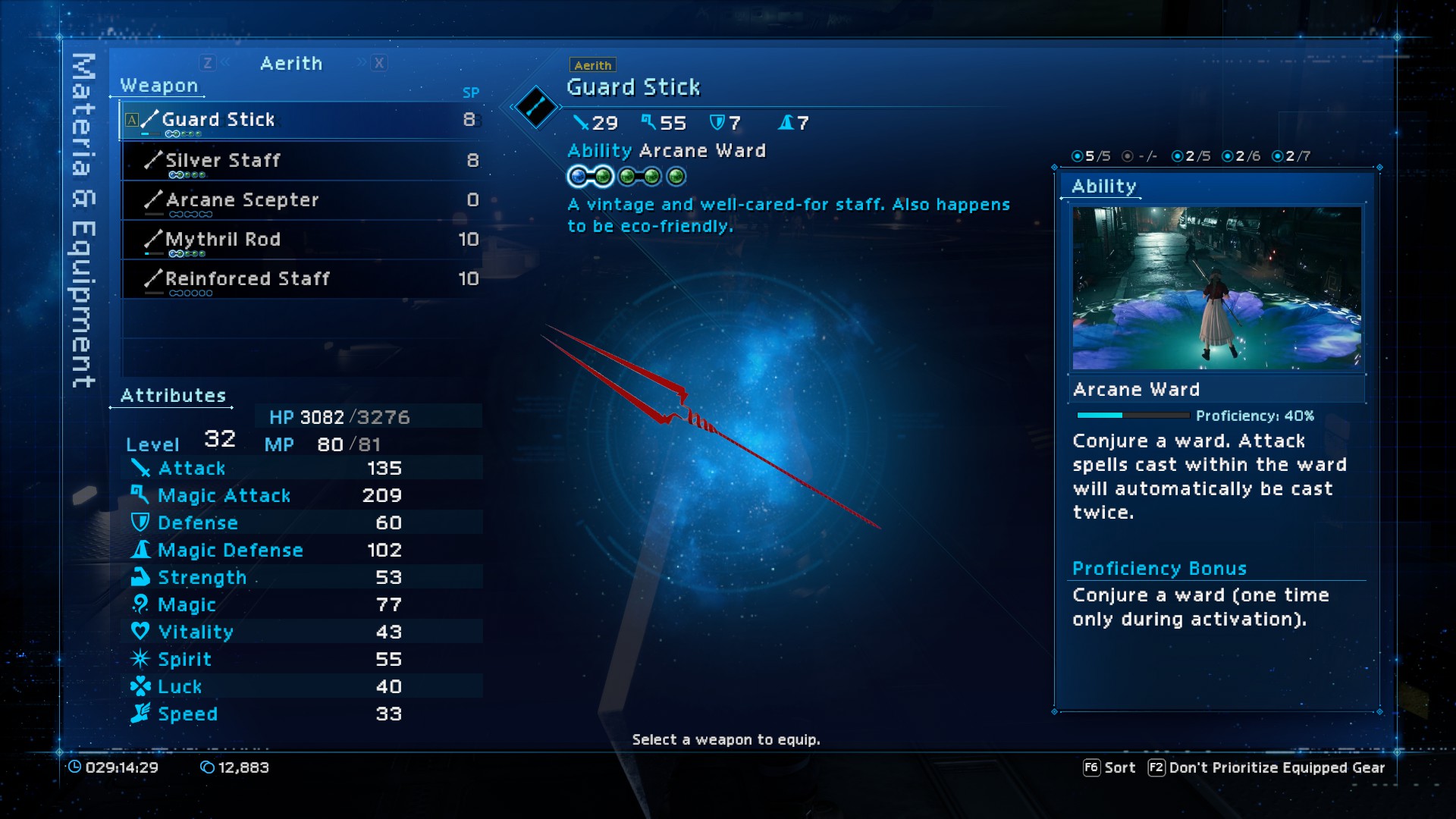Image resolution: width=1456 pixels, height=819 pixels.
Task: Toggle Don't Prioritize Equipped Gear
Action: pos(1266,767)
